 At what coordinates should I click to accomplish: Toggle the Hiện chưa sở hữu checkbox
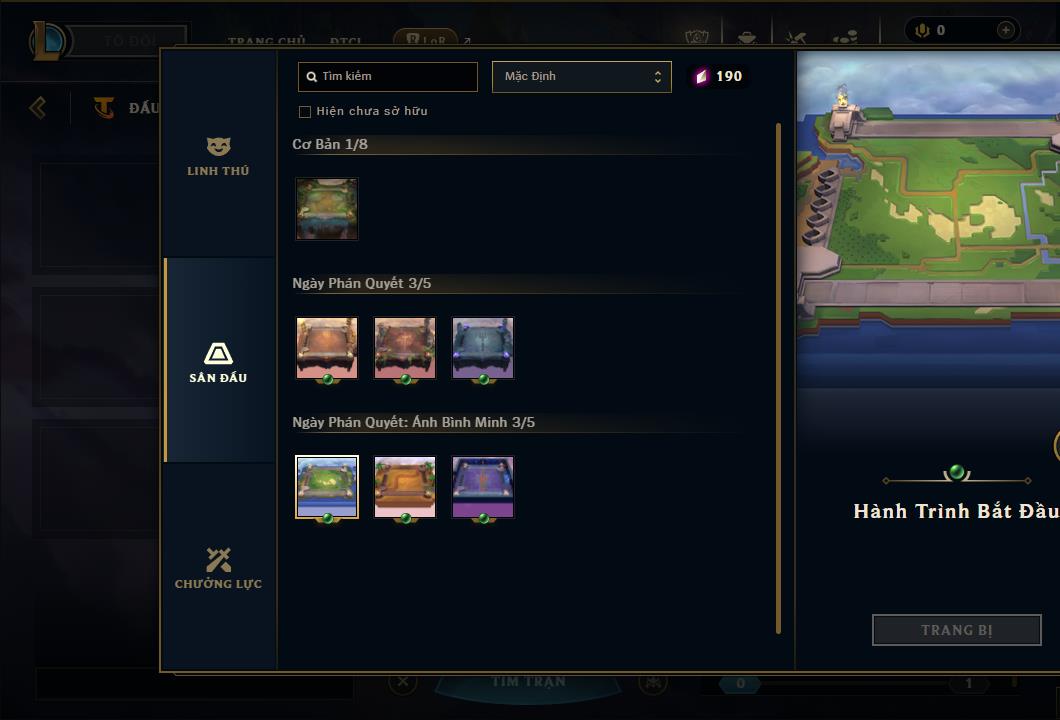click(x=305, y=112)
